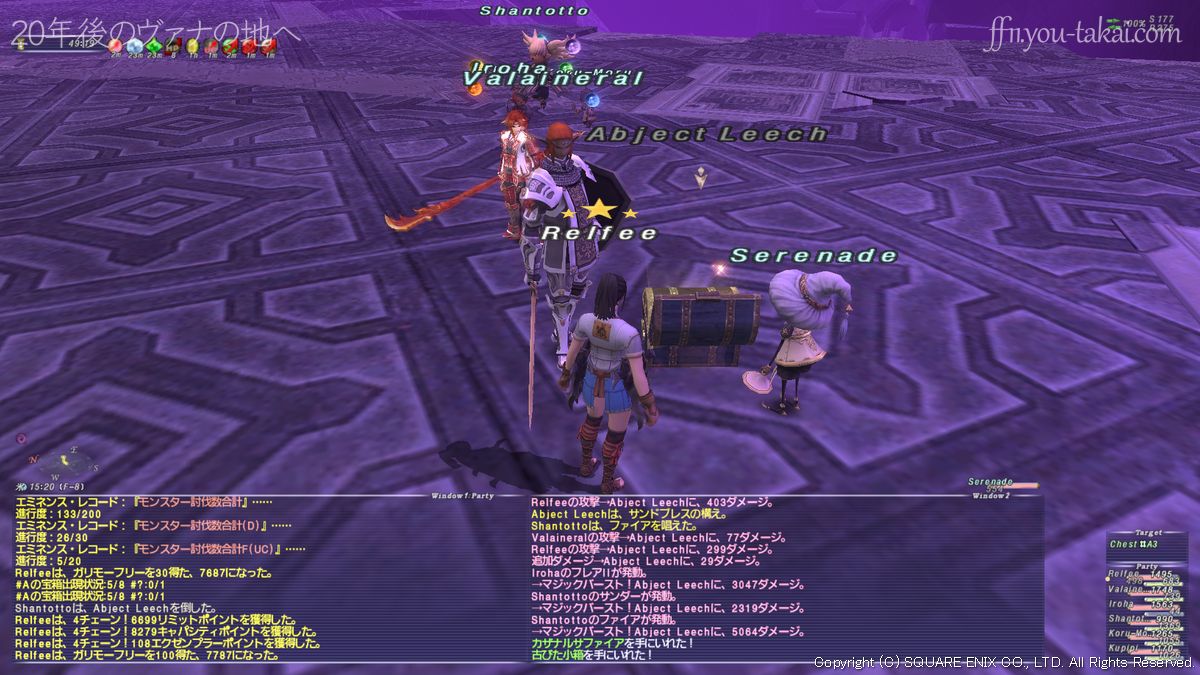
Task: Select the yellow orb status icon
Action: (192, 45)
